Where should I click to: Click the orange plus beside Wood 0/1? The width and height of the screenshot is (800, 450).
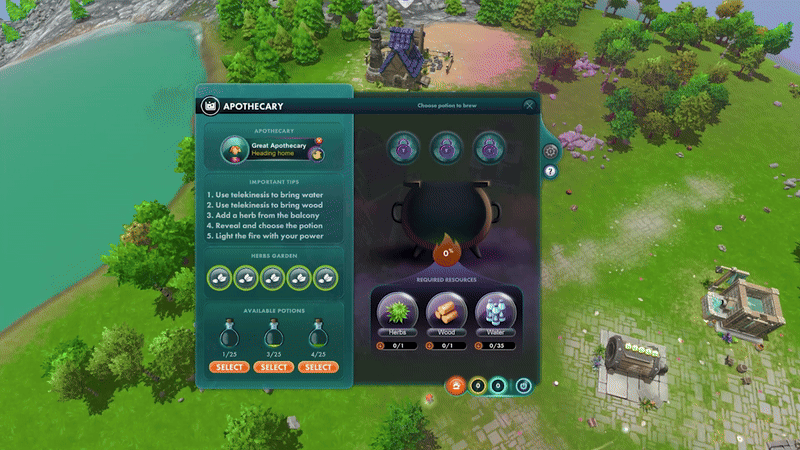[429, 346]
